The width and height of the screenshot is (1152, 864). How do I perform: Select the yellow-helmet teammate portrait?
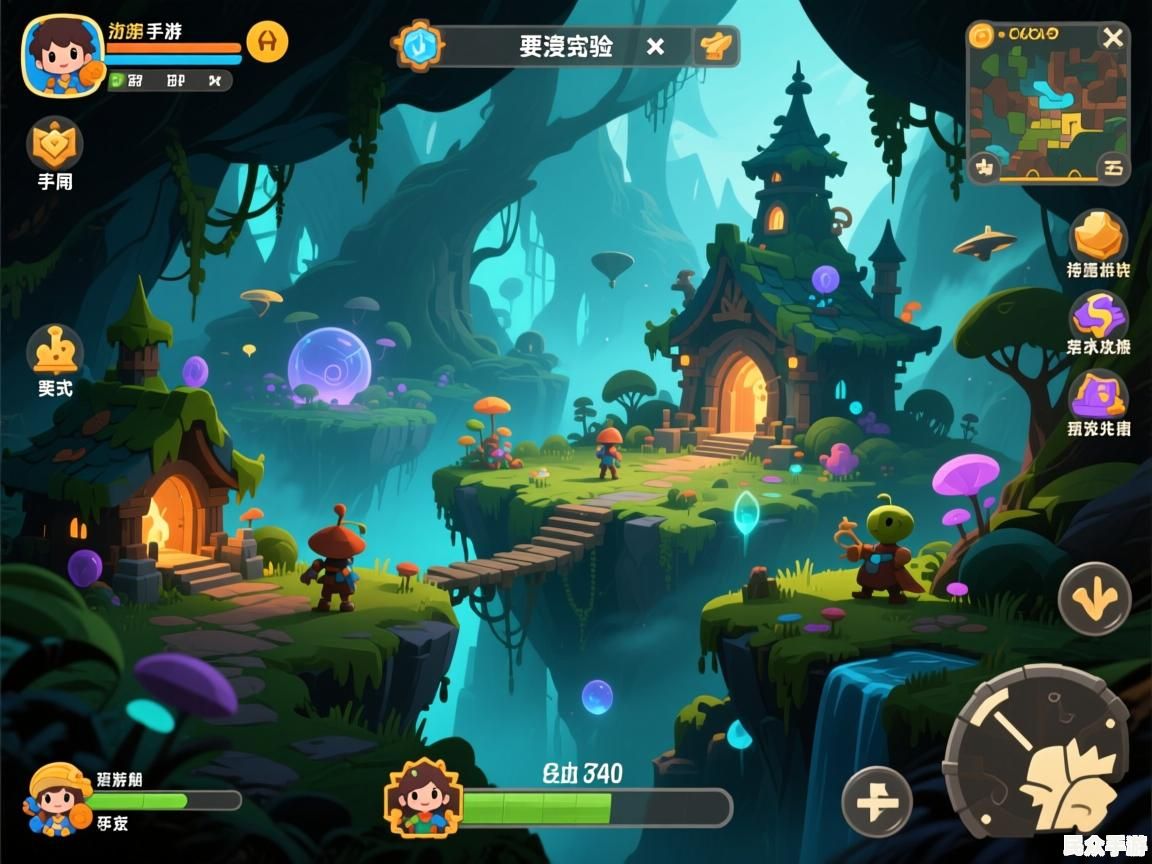coord(56,798)
